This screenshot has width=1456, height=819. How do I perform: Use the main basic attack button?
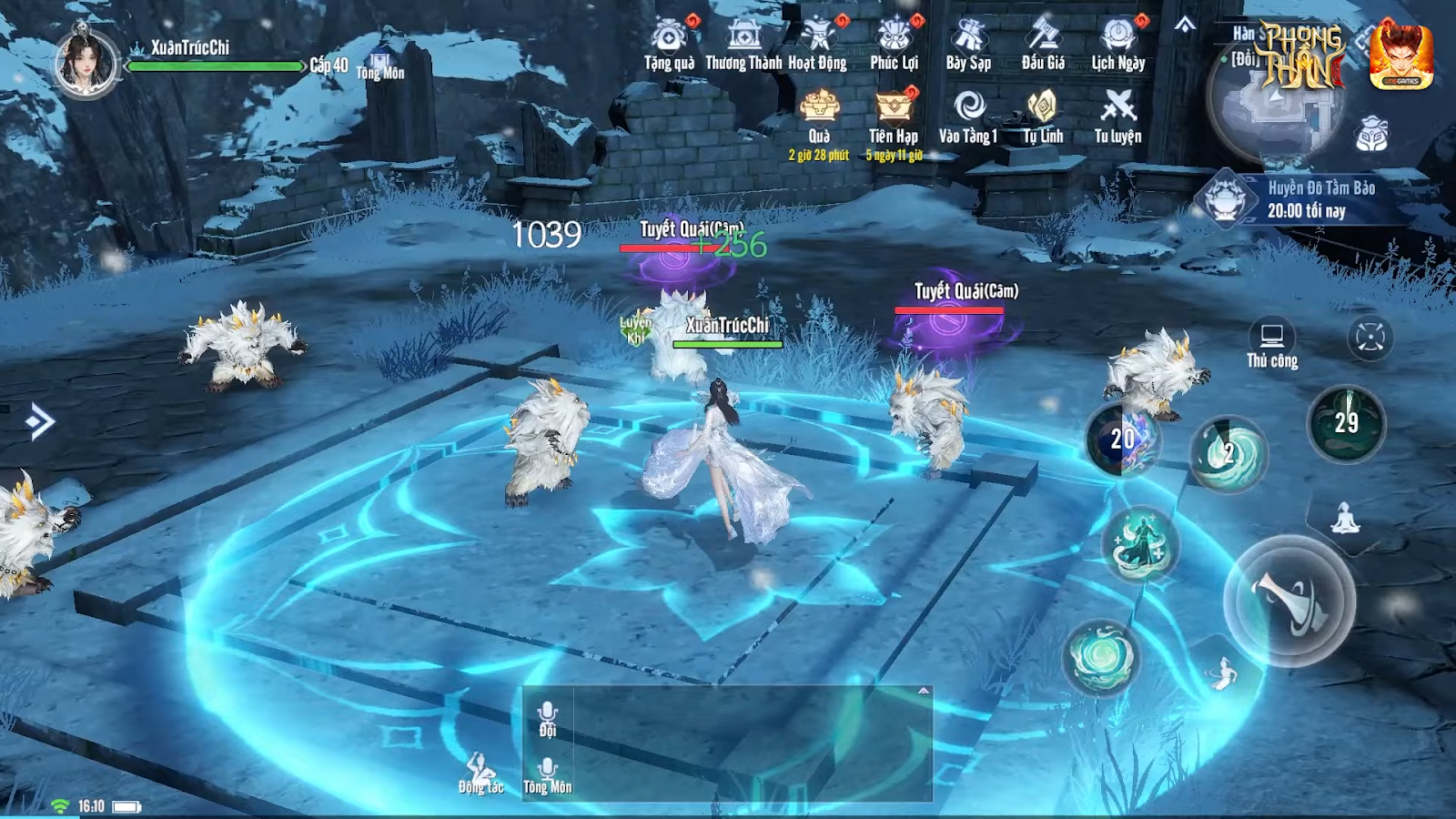point(1289,602)
